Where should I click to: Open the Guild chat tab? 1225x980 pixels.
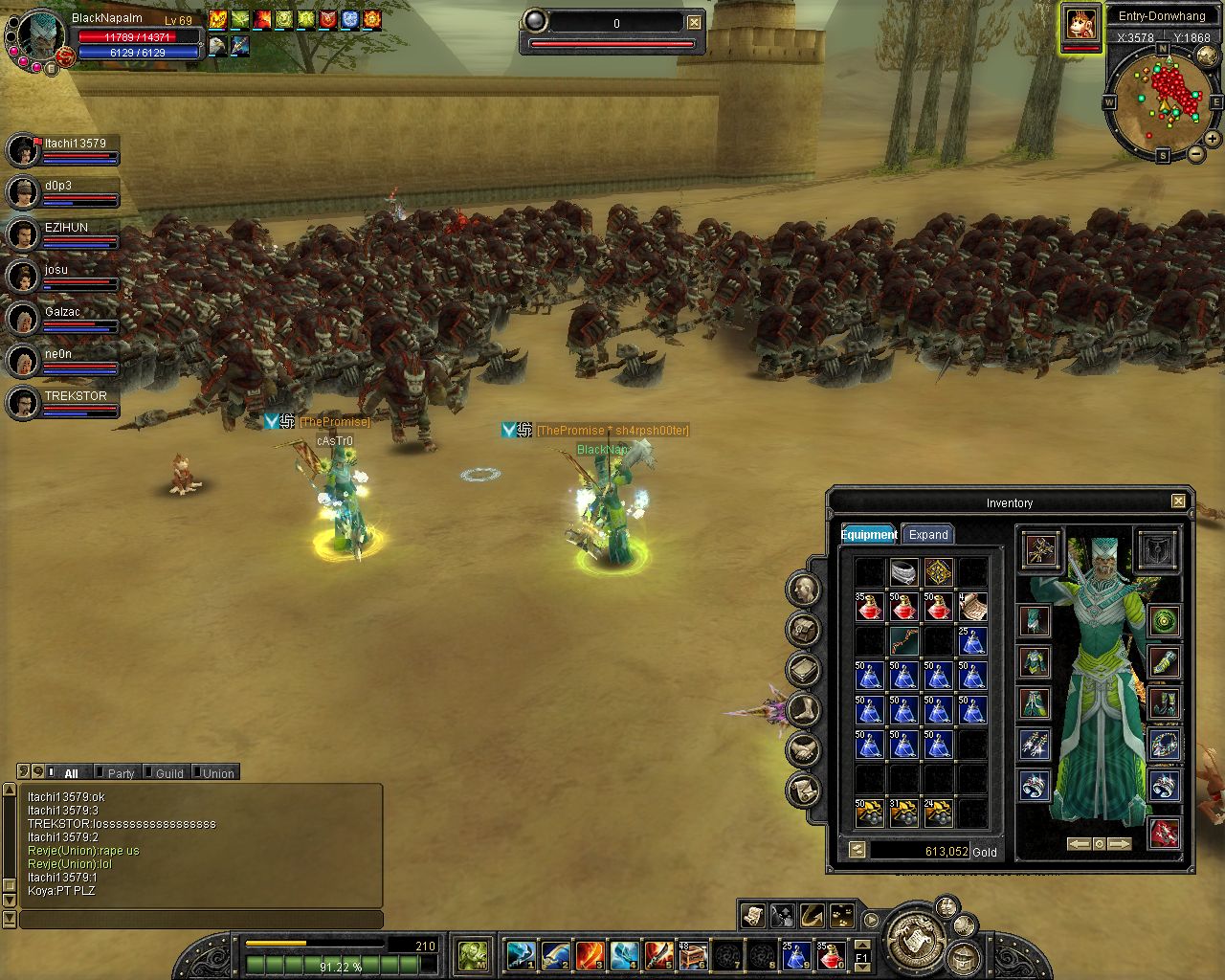click(168, 773)
